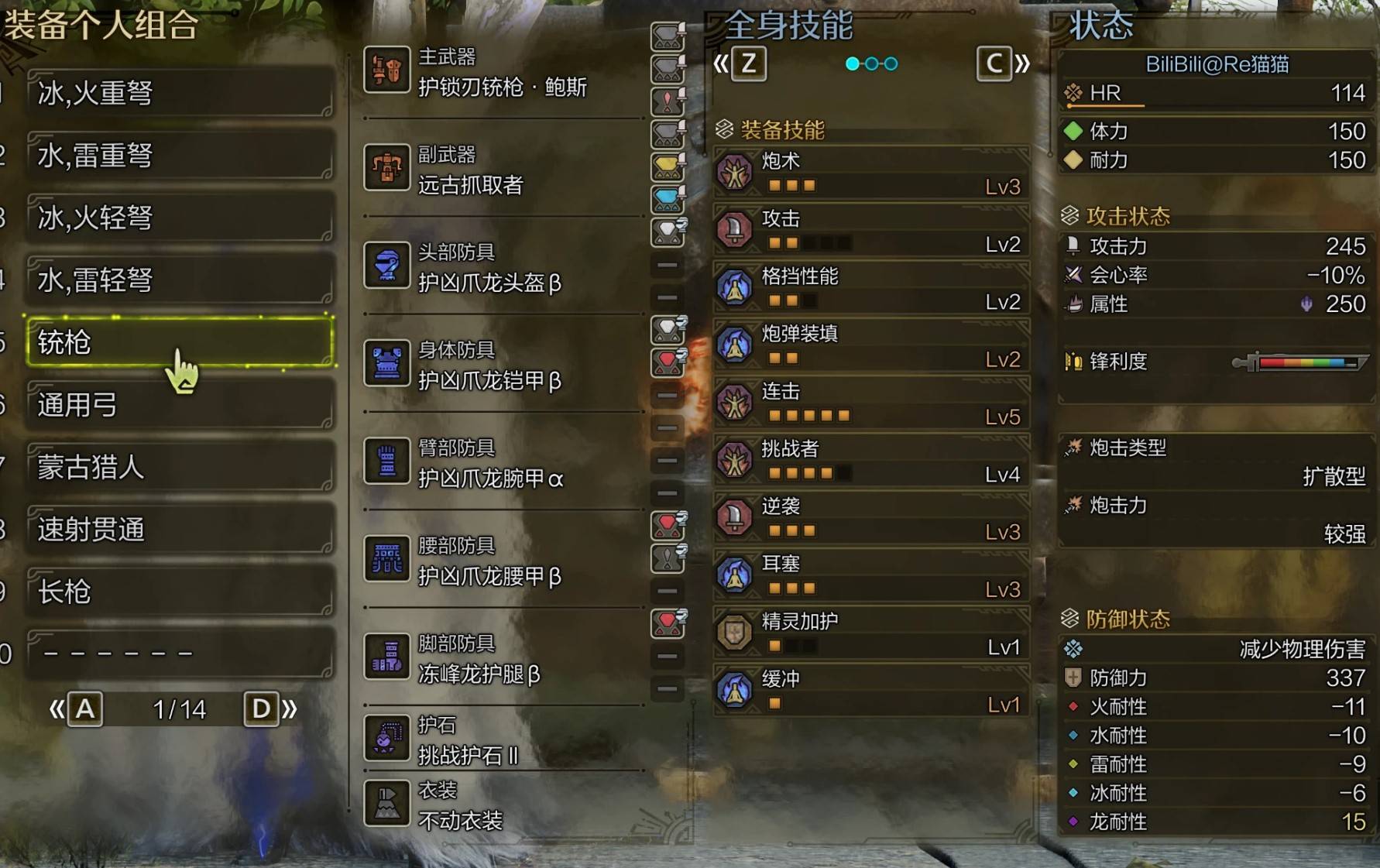Switch skill page using the Z tab

point(749,65)
